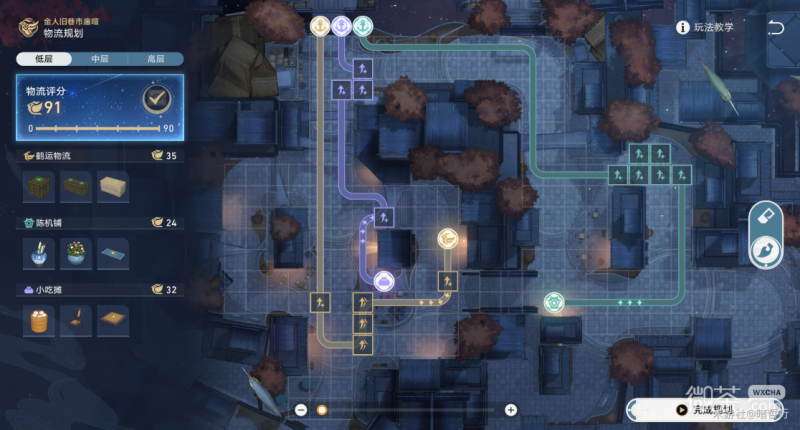Select the blue vase cargo item
Screen dimensions: 800x430
click(40, 253)
